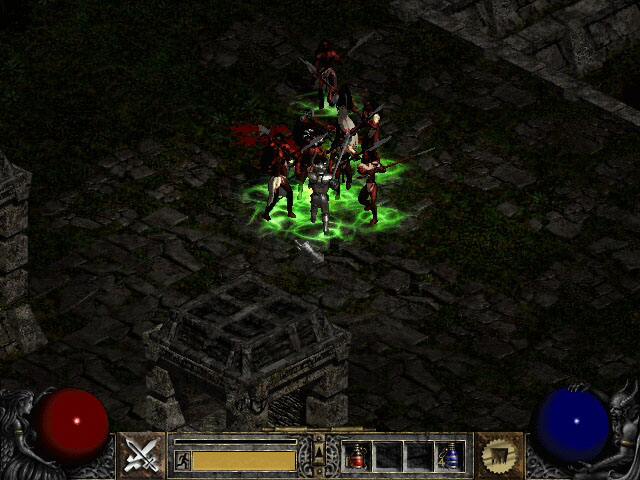Screen dimensions: 640x480
Task: Open the right-click skill selection icon
Action: 498,456
